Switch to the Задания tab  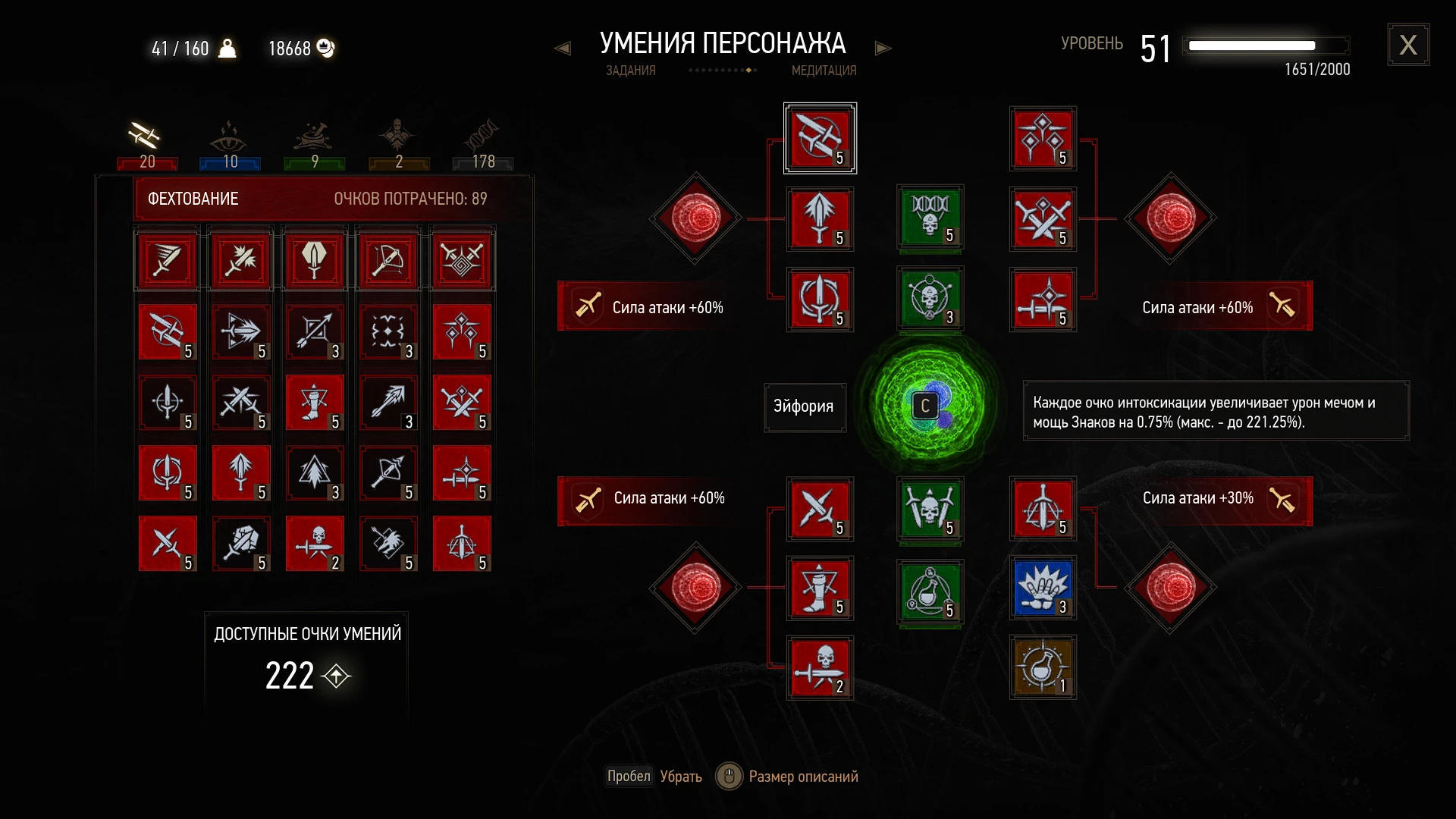point(630,70)
